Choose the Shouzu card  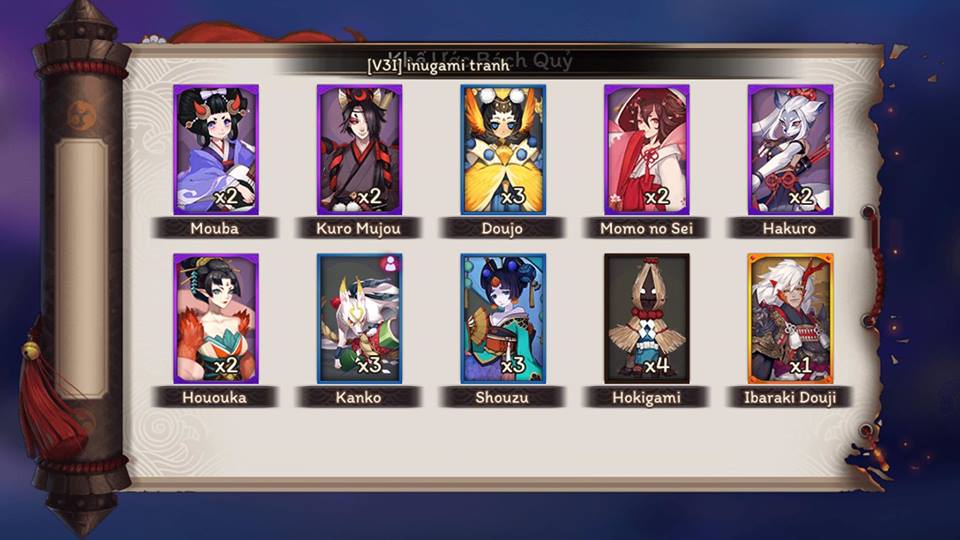point(503,319)
